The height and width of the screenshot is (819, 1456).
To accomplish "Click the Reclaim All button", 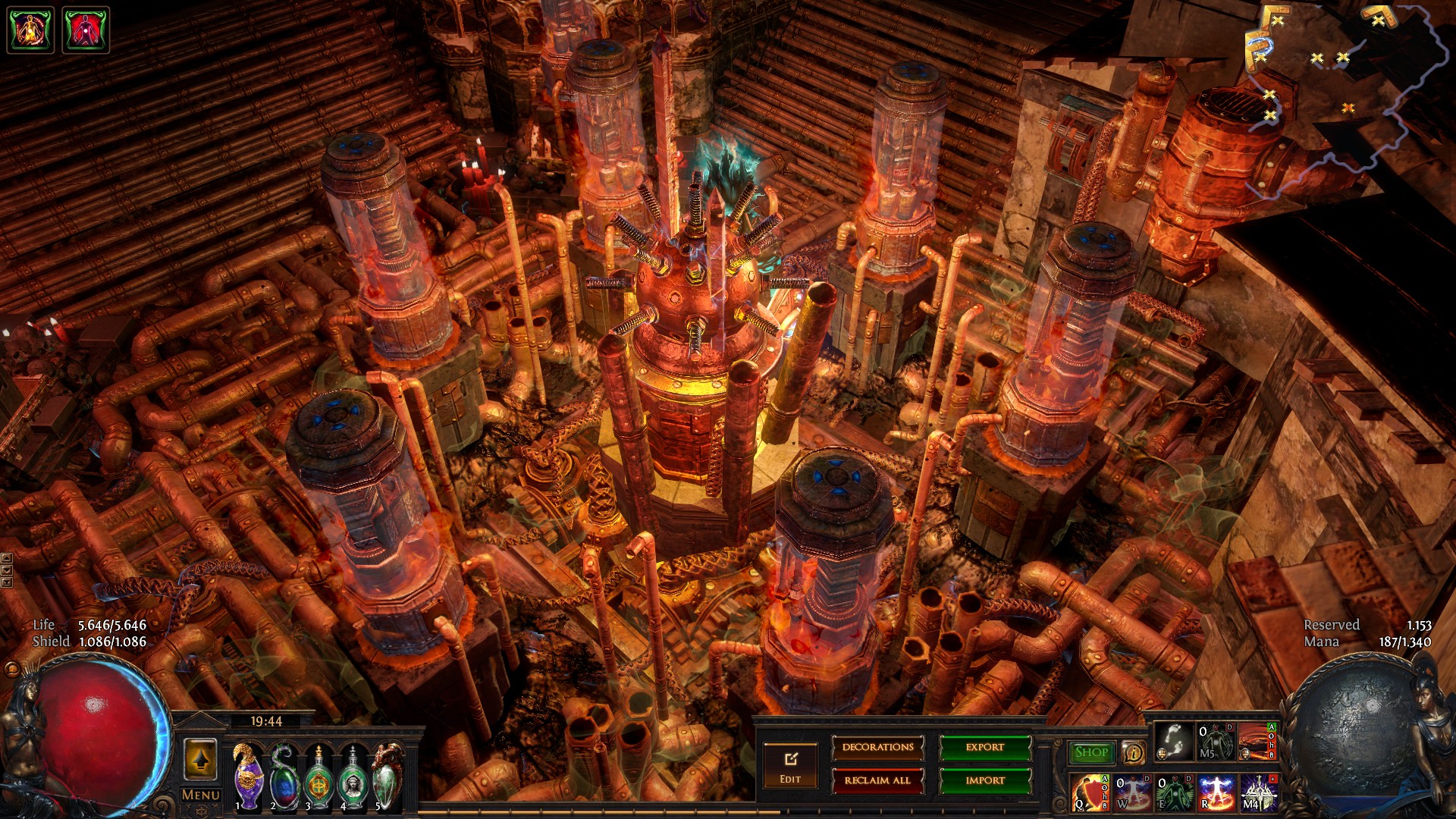I will (x=877, y=780).
